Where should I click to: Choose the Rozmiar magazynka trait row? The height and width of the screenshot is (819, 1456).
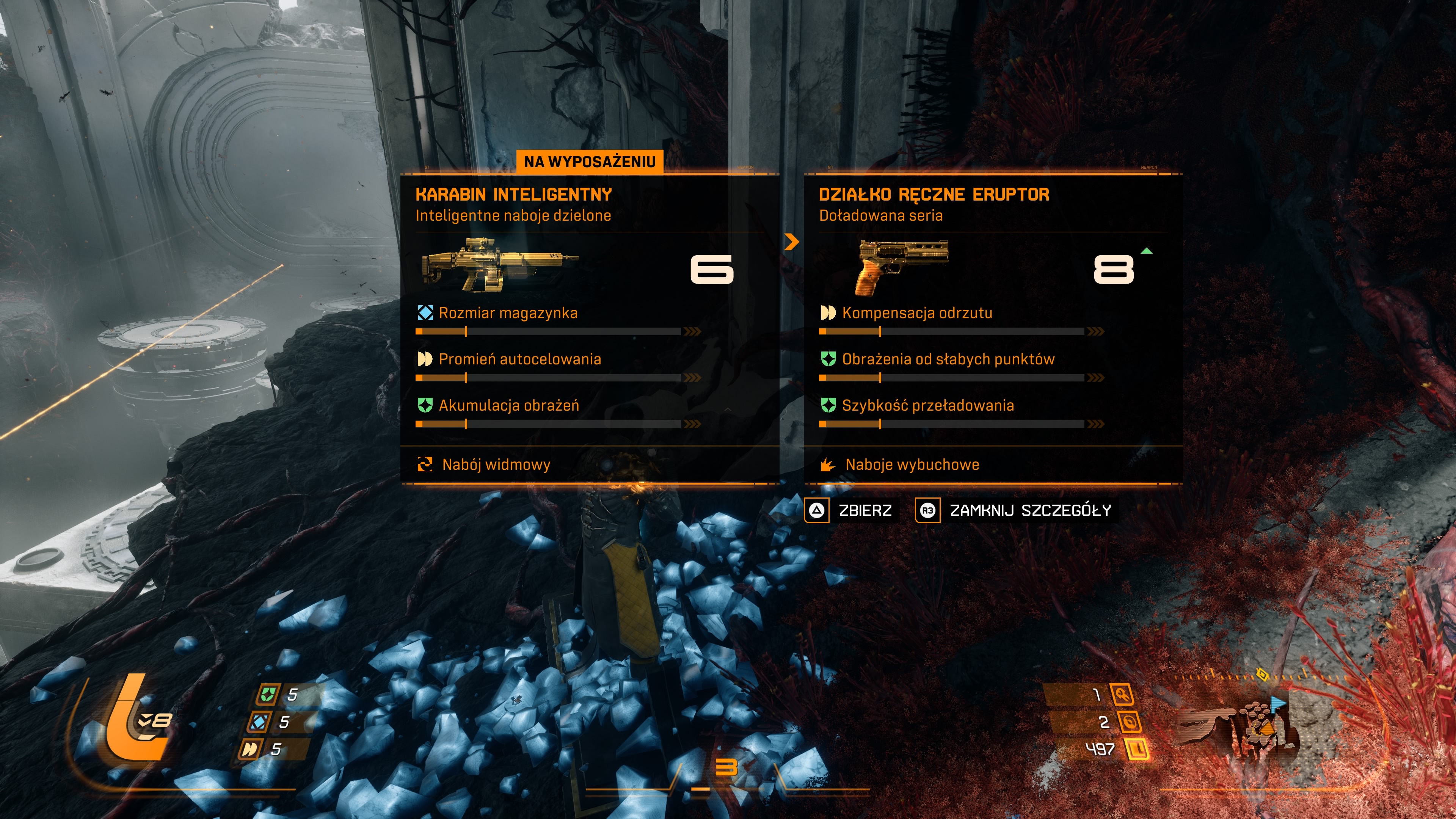pyautogui.click(x=508, y=313)
